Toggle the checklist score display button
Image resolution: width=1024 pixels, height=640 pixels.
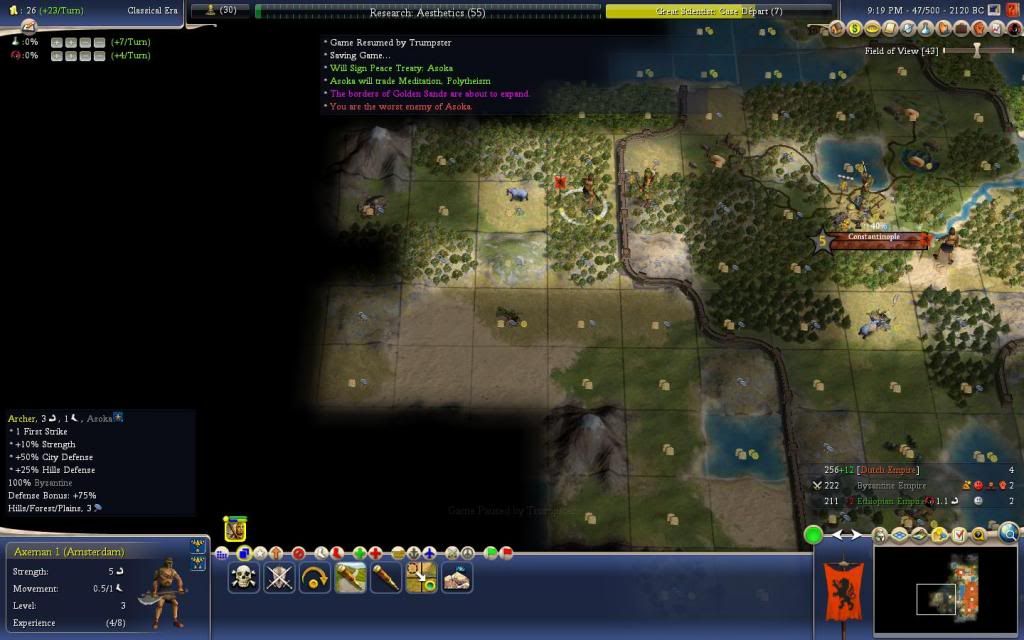tap(959, 535)
